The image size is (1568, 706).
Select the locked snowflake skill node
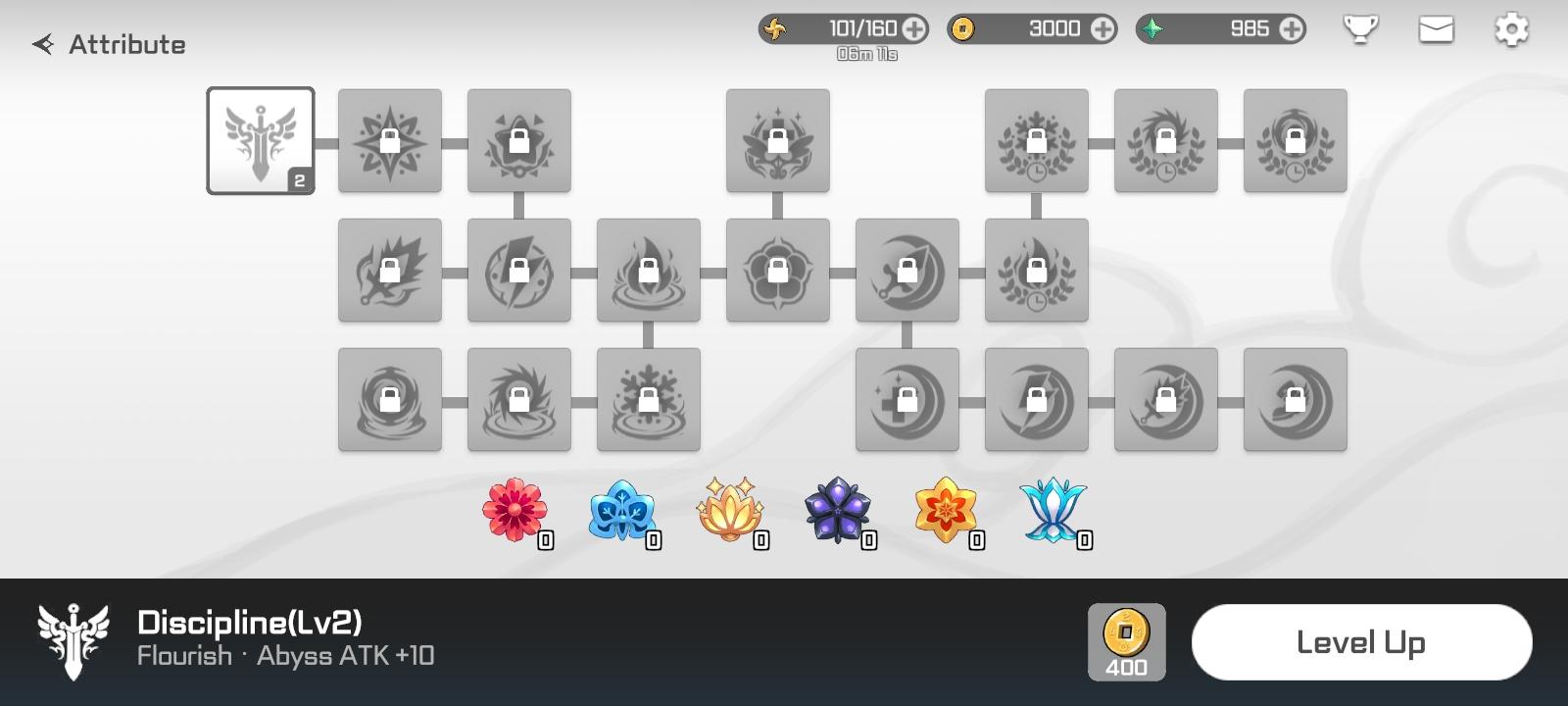point(648,400)
